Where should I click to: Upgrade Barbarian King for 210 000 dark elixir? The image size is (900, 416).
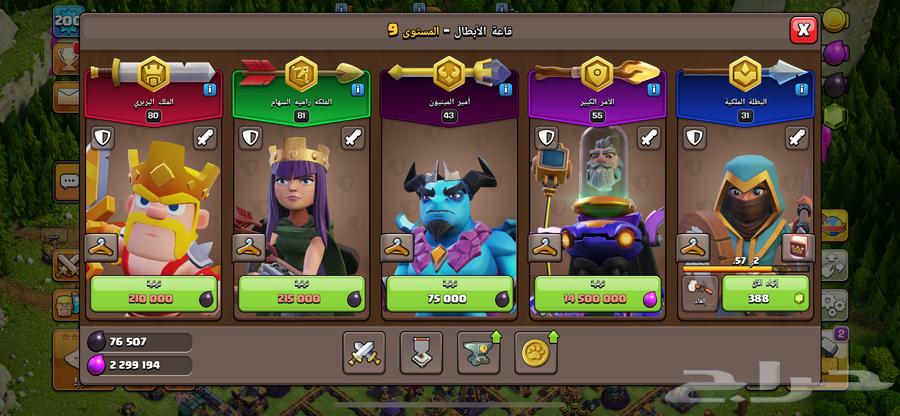click(x=150, y=296)
